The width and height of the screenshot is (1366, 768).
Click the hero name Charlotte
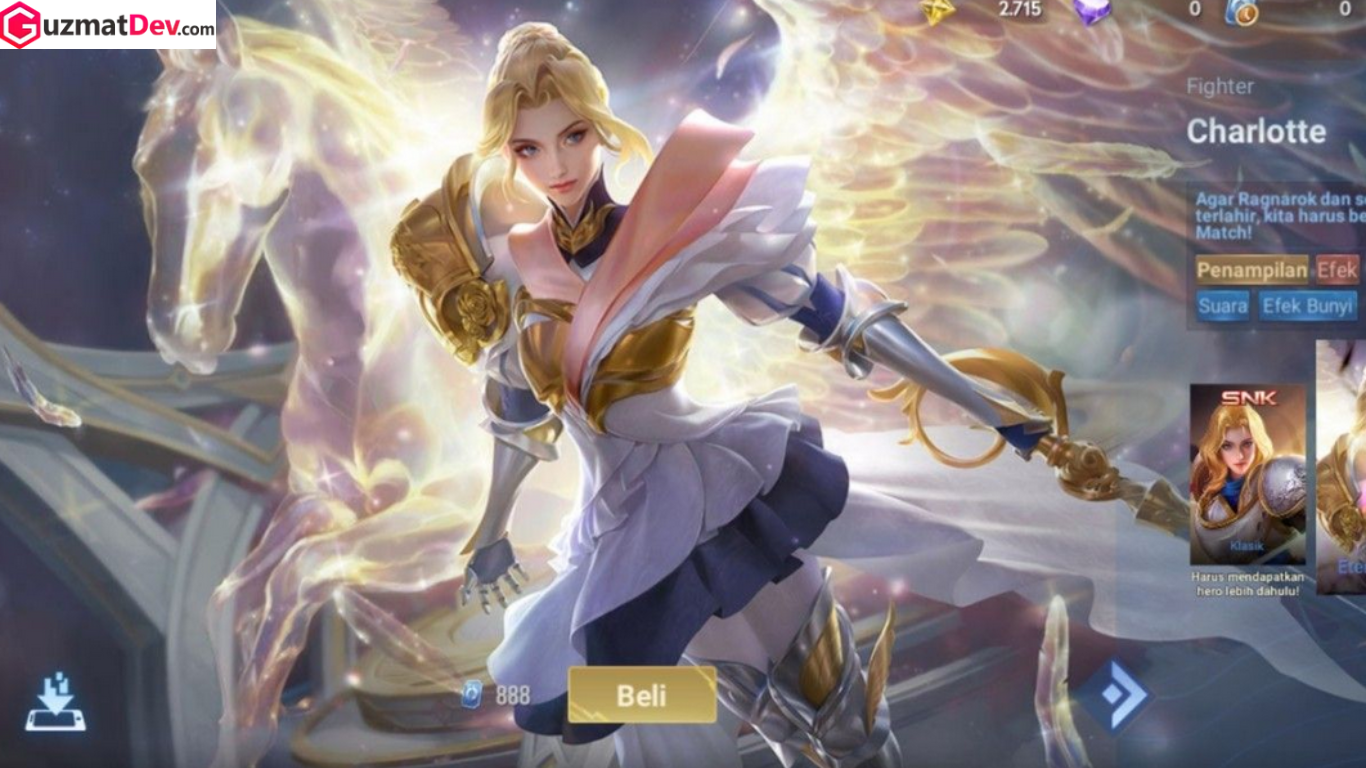[x=1256, y=131]
